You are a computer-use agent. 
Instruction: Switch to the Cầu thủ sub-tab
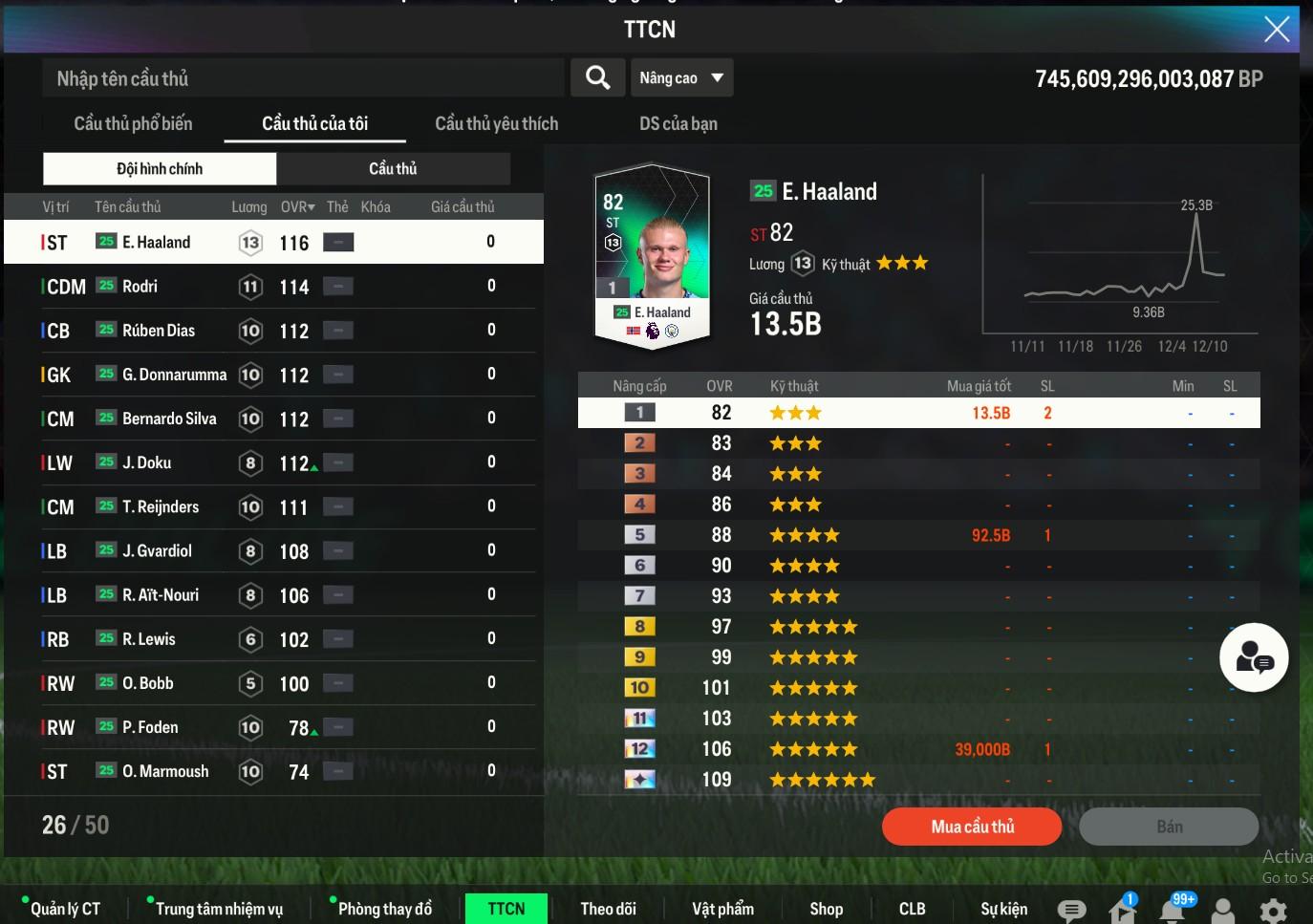[393, 169]
